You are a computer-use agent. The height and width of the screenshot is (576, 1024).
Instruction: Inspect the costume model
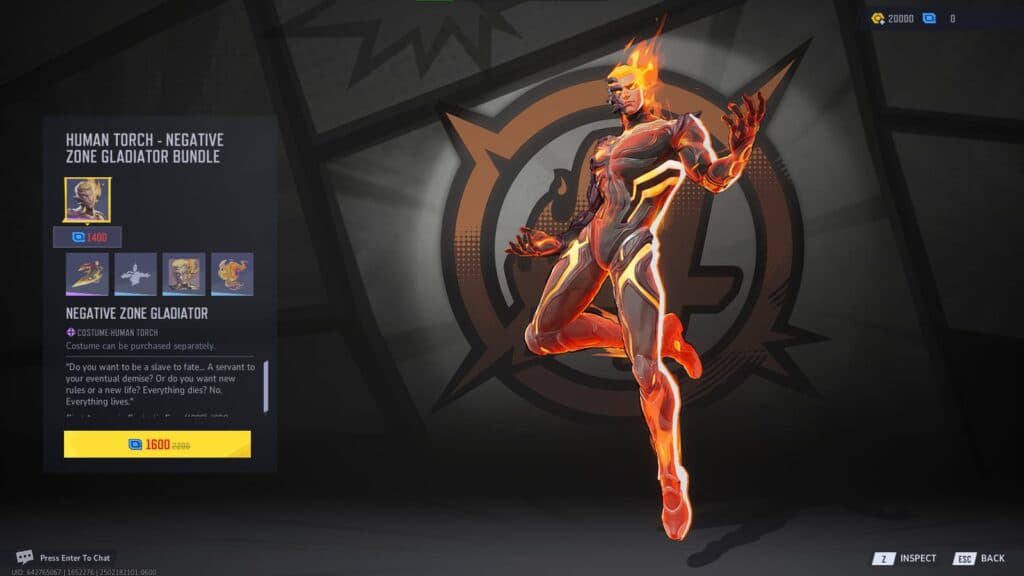907,558
